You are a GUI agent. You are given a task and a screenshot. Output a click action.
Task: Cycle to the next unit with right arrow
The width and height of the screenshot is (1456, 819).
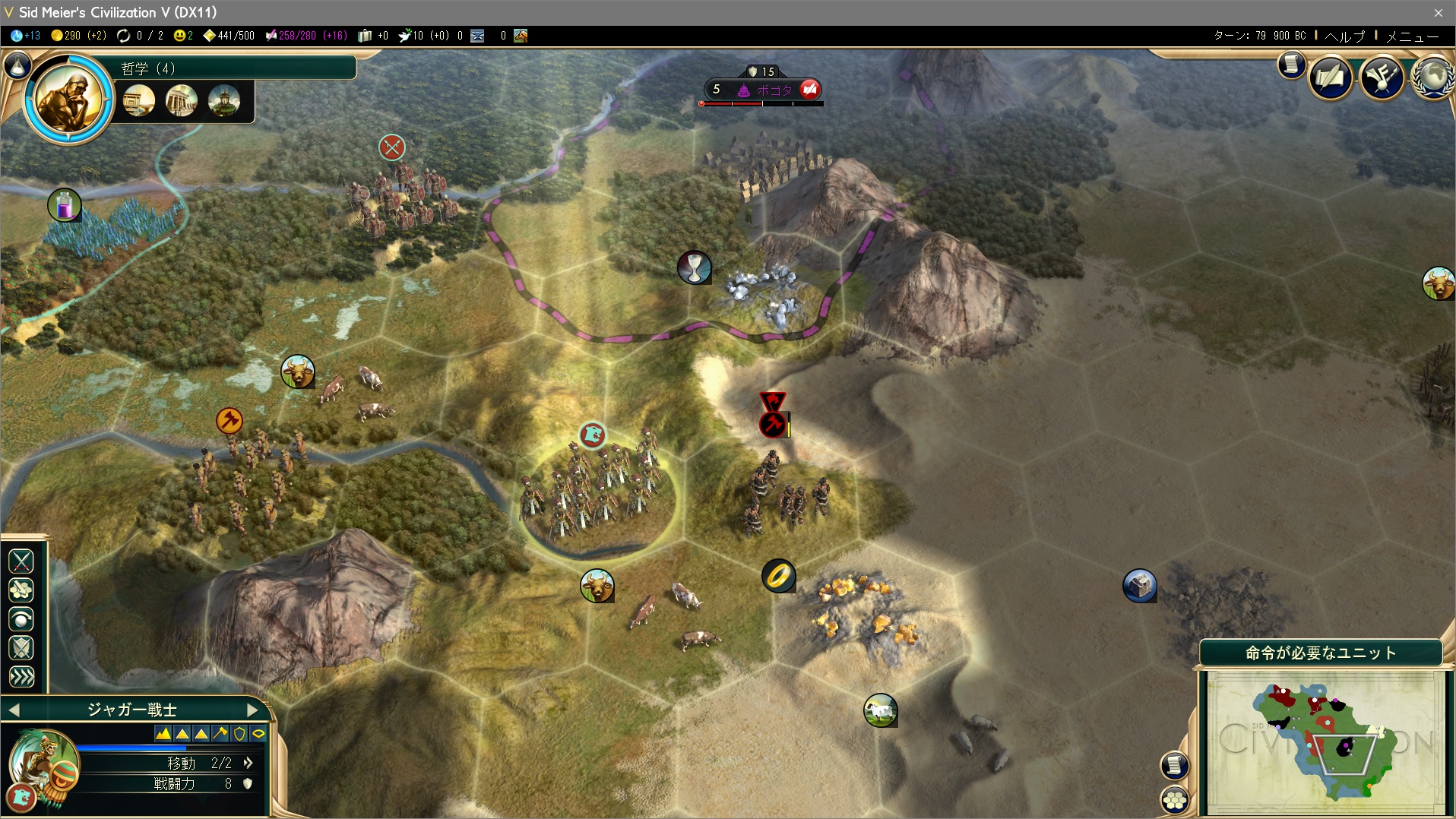(253, 710)
